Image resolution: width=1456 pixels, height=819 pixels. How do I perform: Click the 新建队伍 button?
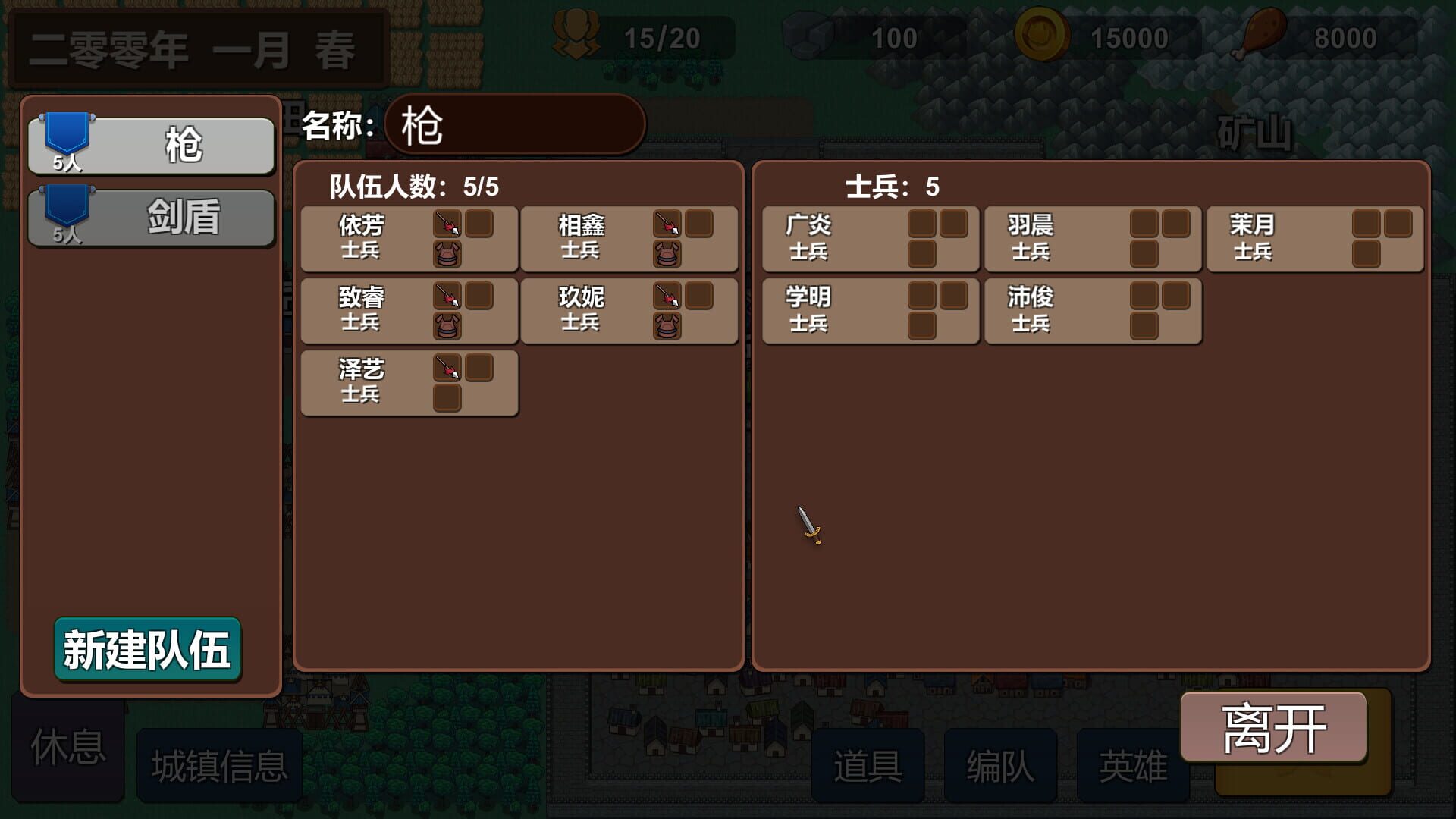coord(149,648)
